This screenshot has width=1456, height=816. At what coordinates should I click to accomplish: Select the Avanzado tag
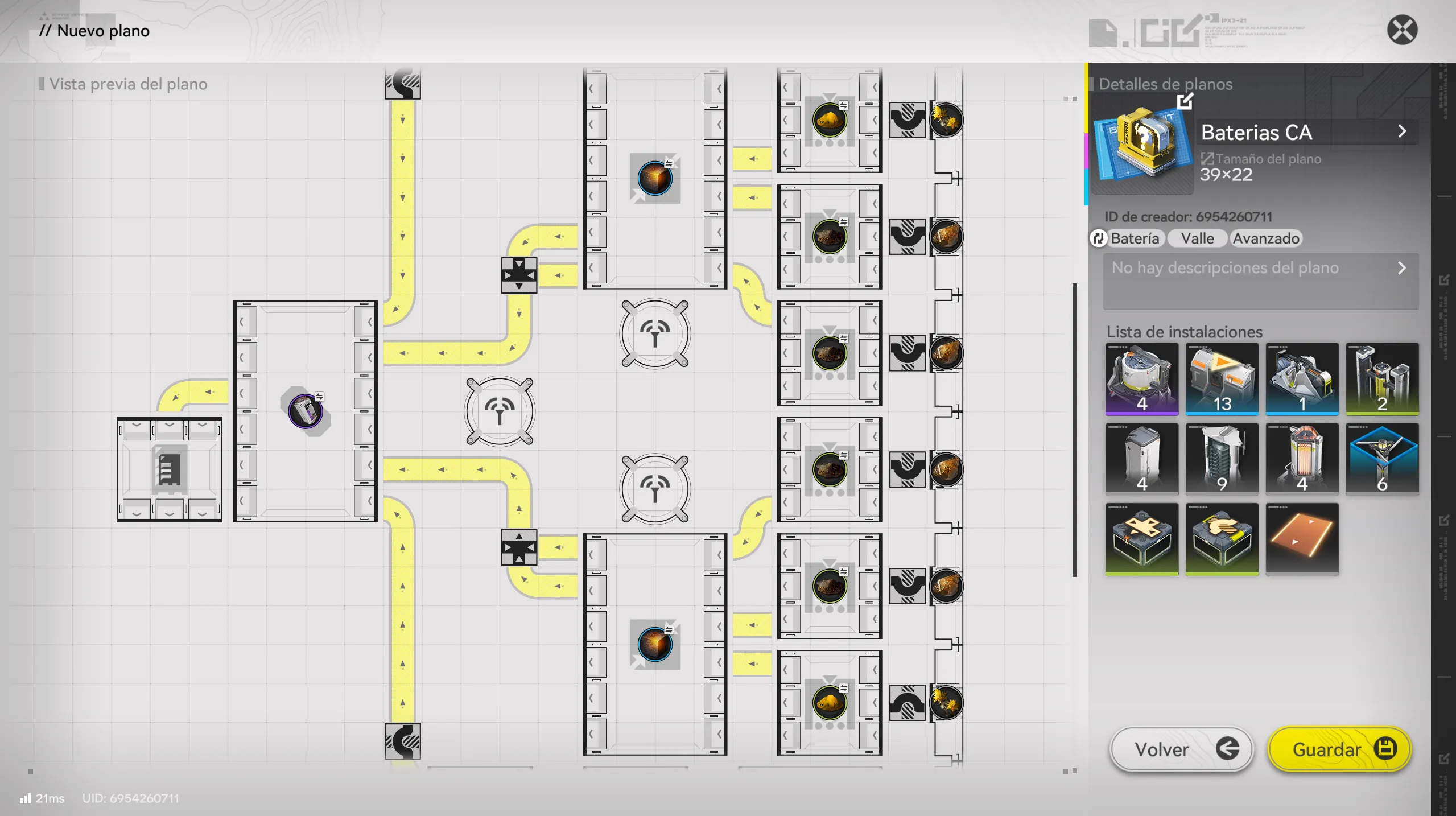click(1265, 238)
